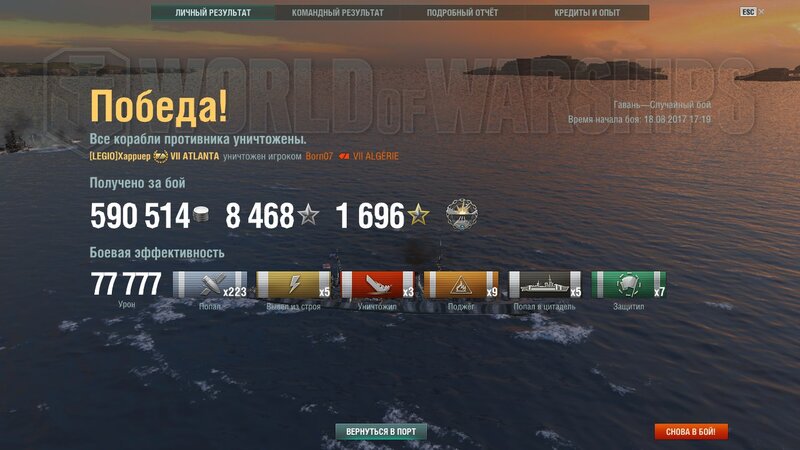The height and width of the screenshot is (450, 800).
Task: Close results with the ESC button
Action: click(748, 12)
